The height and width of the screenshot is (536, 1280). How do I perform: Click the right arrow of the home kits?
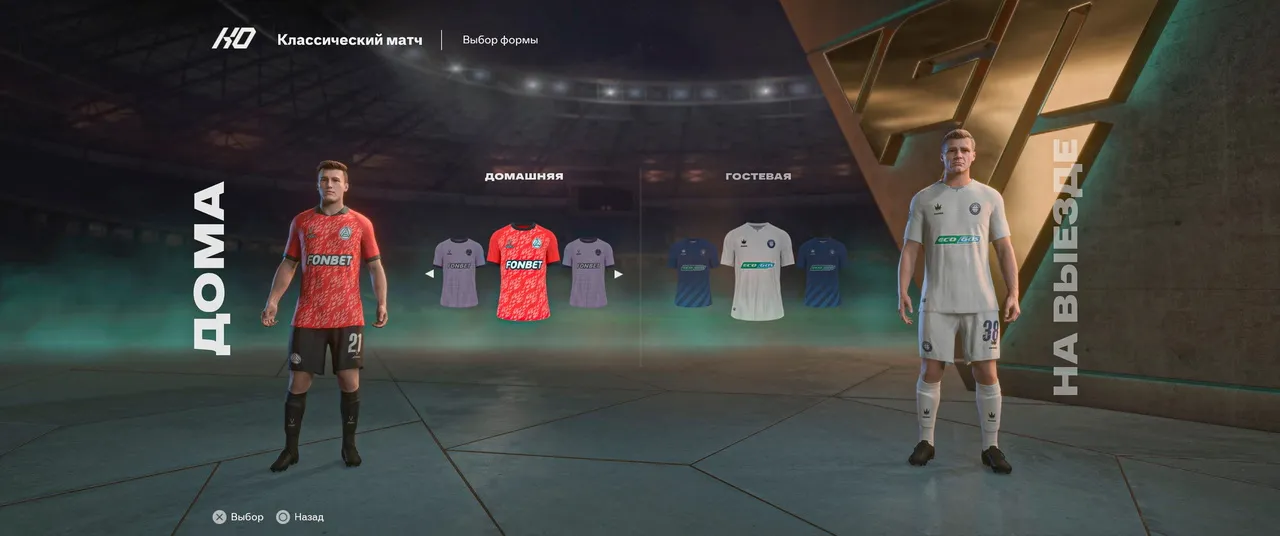(618, 273)
